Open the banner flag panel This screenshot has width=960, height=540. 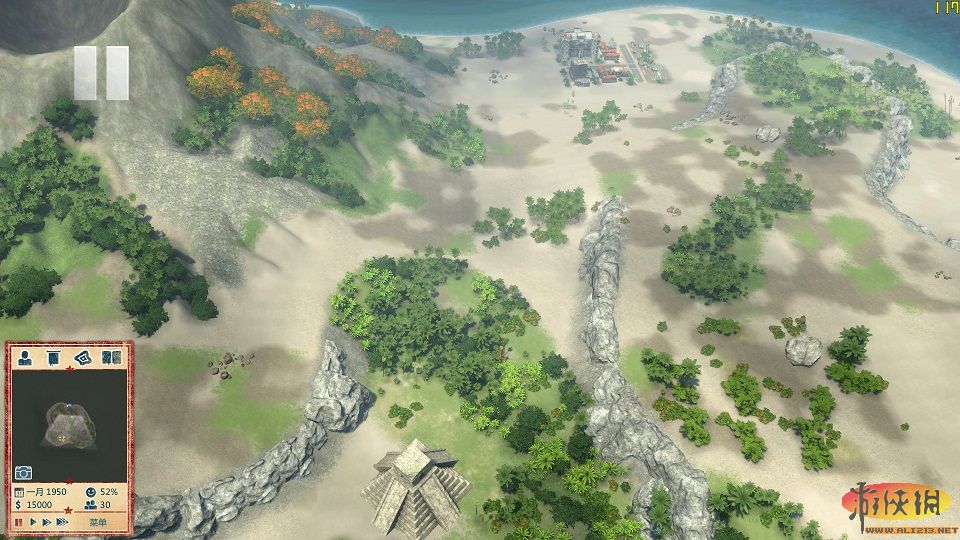click(53, 357)
